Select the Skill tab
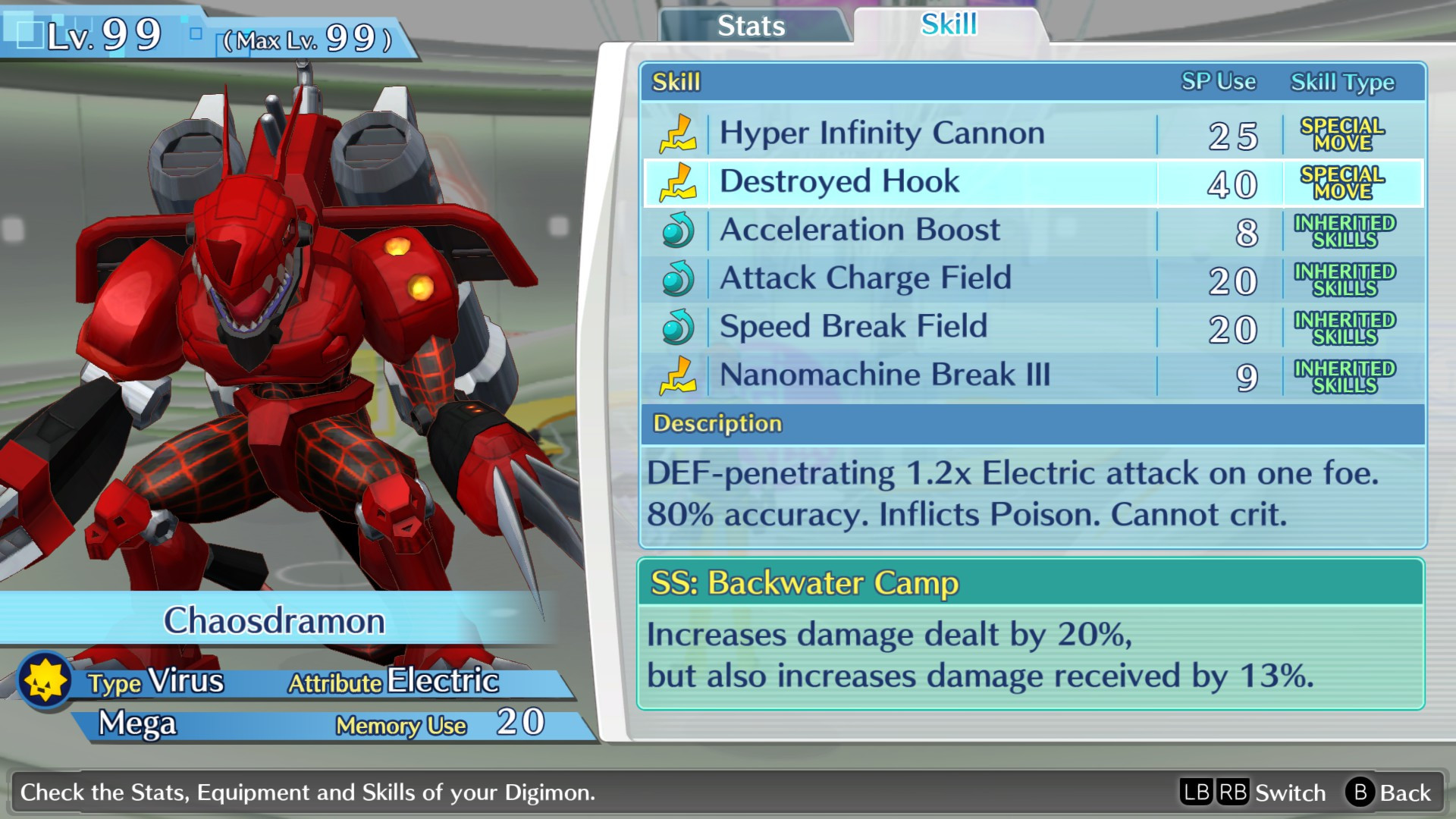This screenshot has width=1456, height=819. (949, 24)
